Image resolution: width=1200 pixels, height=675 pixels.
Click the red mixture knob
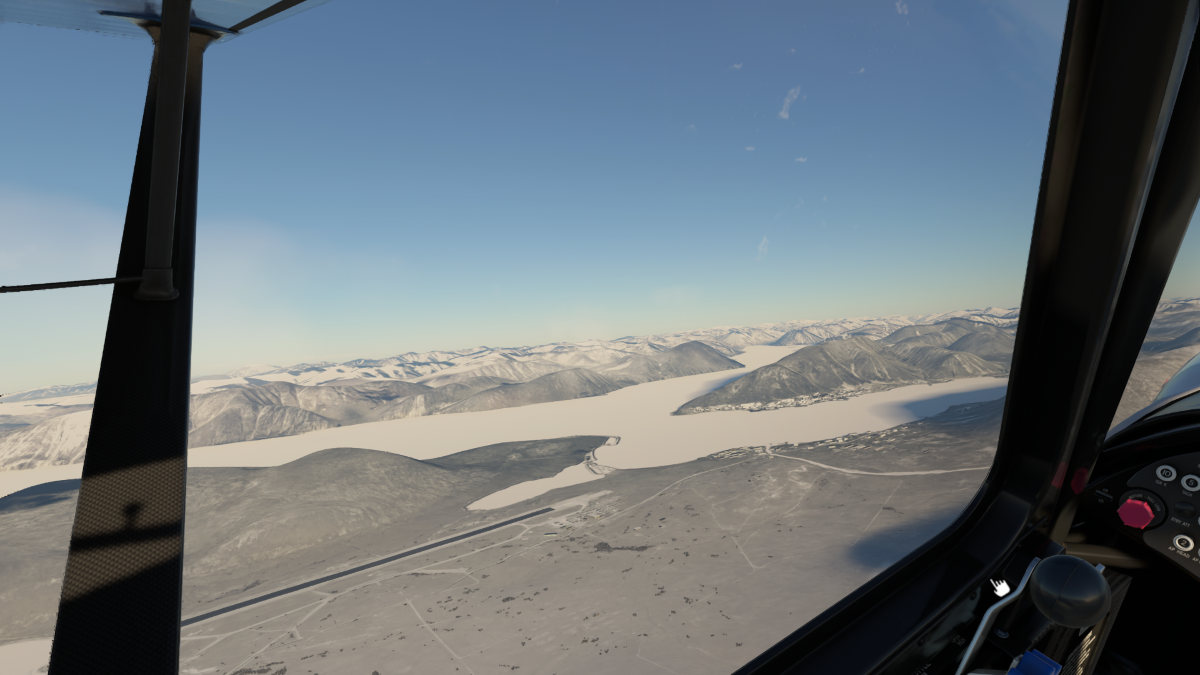(1136, 511)
